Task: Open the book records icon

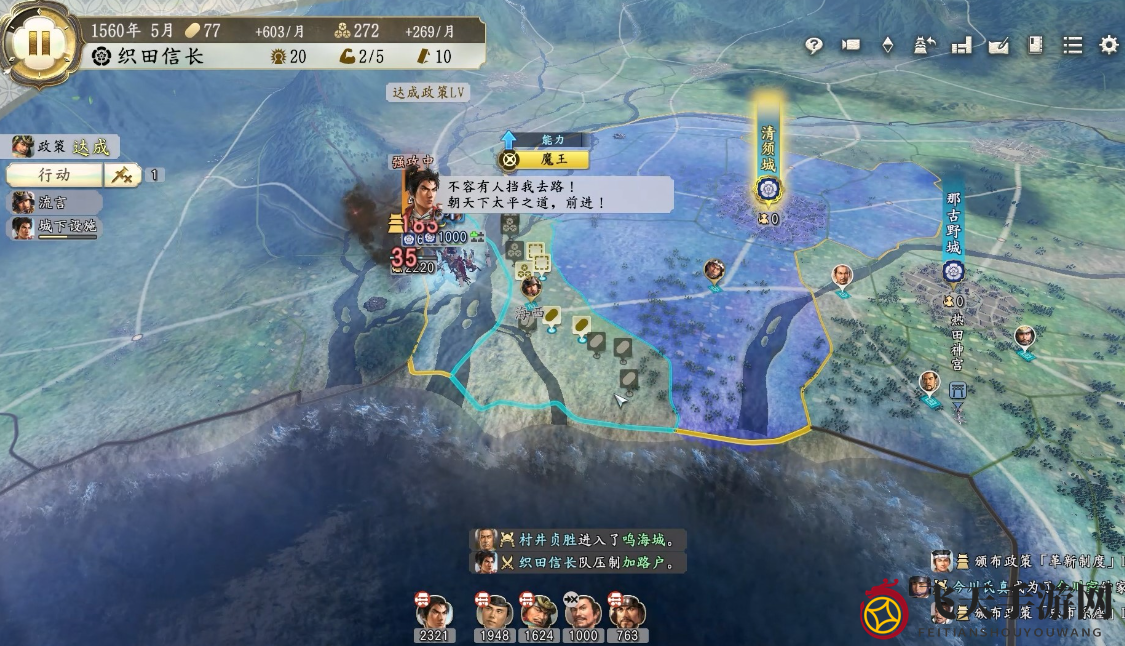Action: click(1035, 45)
